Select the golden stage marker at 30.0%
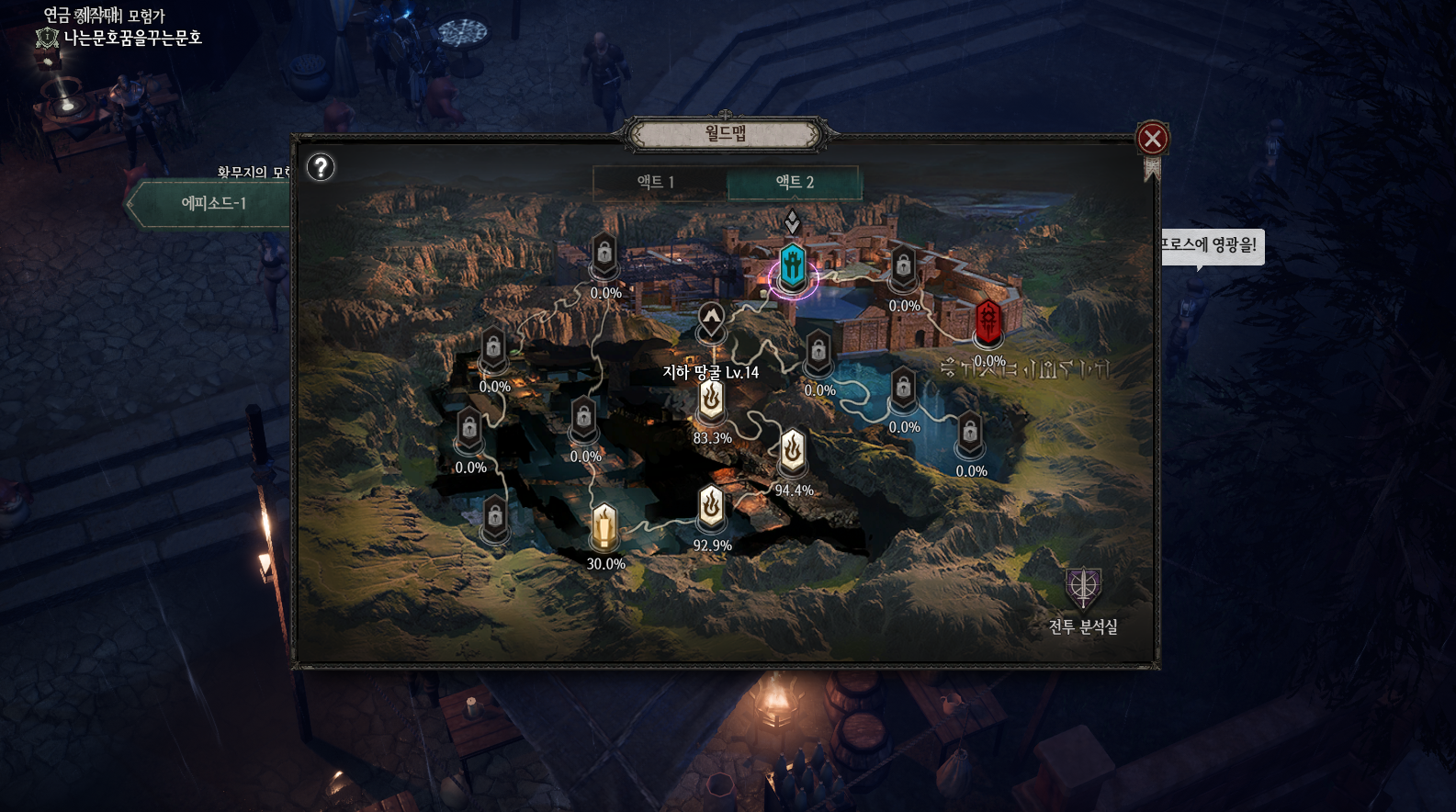Viewport: 1456px width, 812px height. pos(604,525)
